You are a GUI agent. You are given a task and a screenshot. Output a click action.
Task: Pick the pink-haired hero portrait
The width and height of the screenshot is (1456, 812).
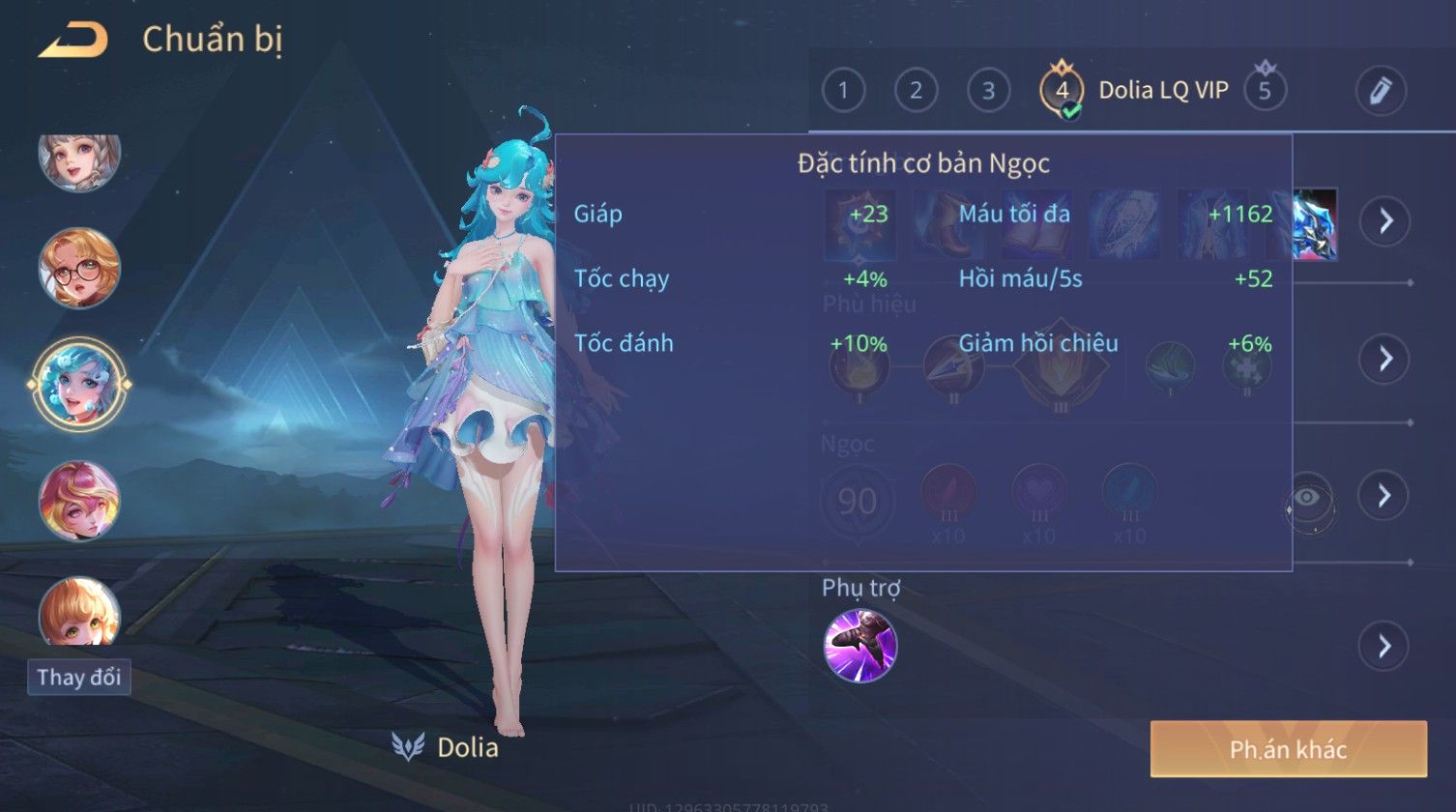point(79,500)
